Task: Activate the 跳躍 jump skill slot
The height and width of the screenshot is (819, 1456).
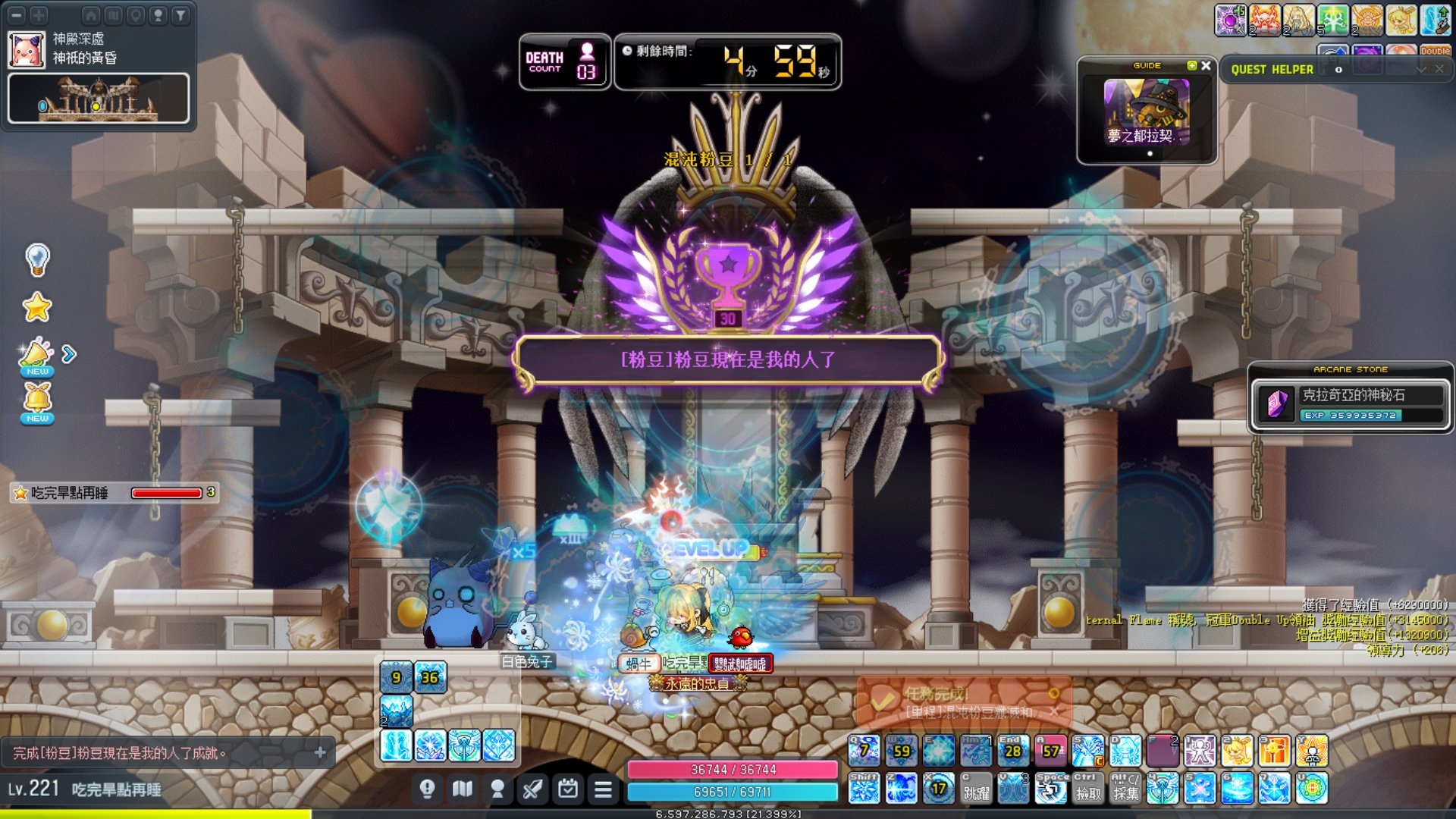Action: pos(976,789)
